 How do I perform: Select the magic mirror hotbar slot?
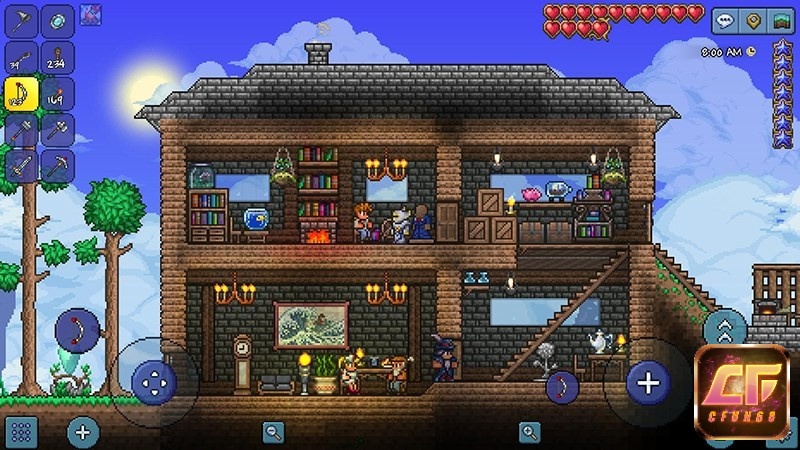56,20
